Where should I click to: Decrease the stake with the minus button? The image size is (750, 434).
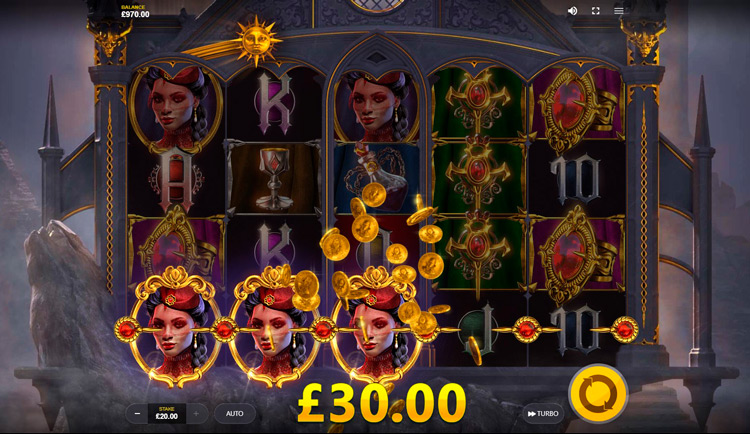coord(137,413)
